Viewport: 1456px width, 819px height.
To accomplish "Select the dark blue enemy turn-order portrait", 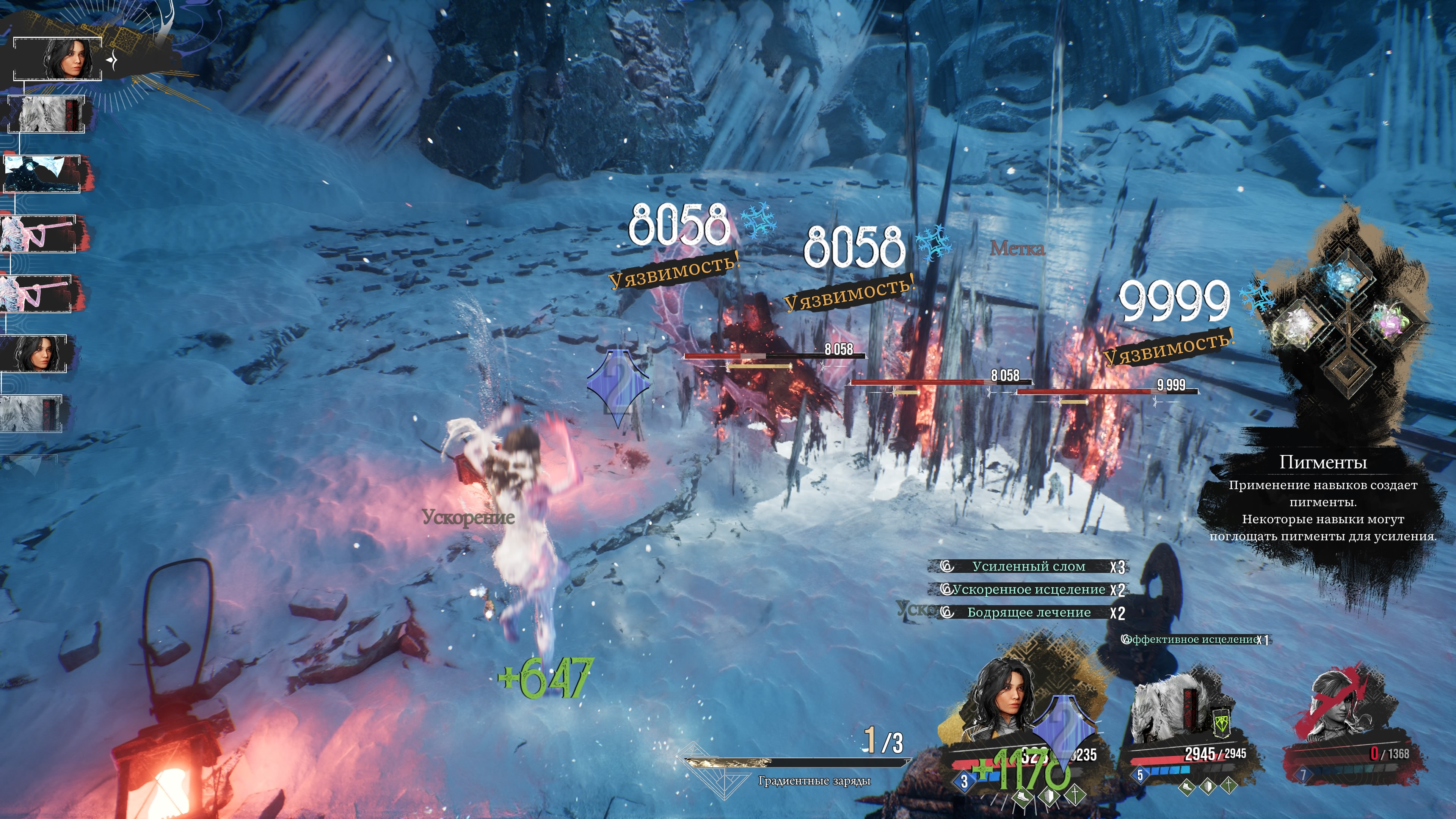I will (42, 174).
